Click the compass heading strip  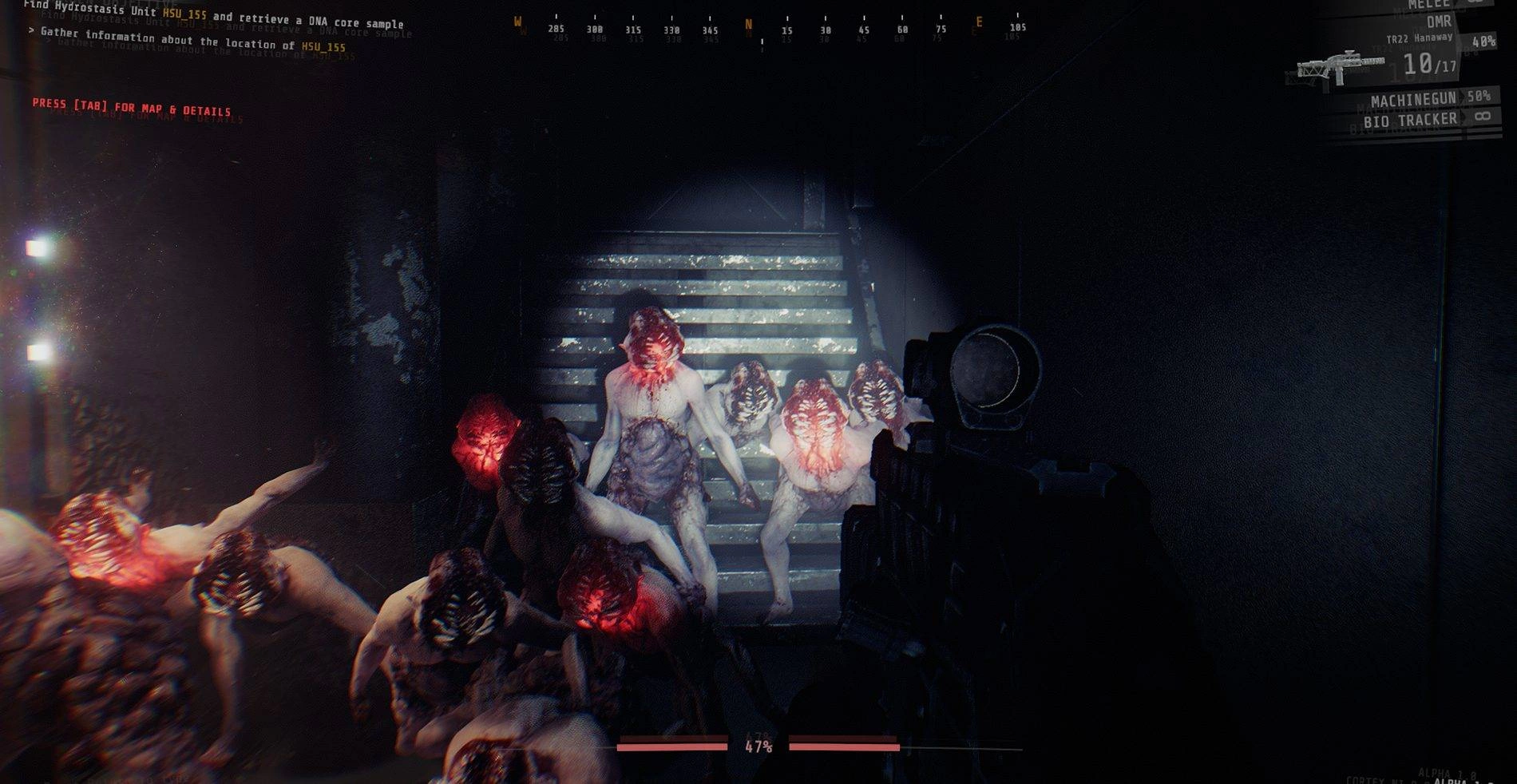768,28
